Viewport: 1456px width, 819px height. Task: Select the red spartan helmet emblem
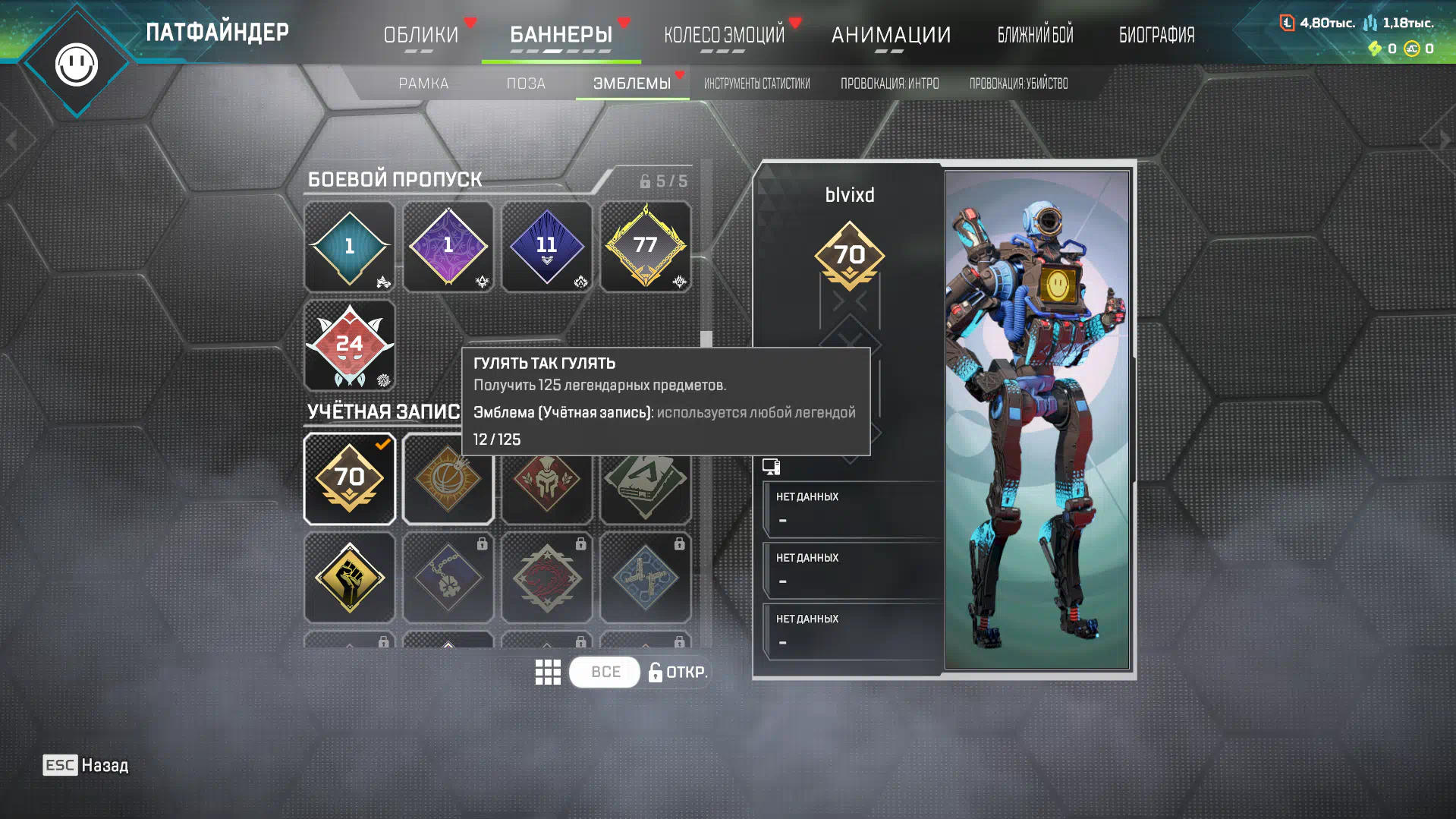point(546,486)
